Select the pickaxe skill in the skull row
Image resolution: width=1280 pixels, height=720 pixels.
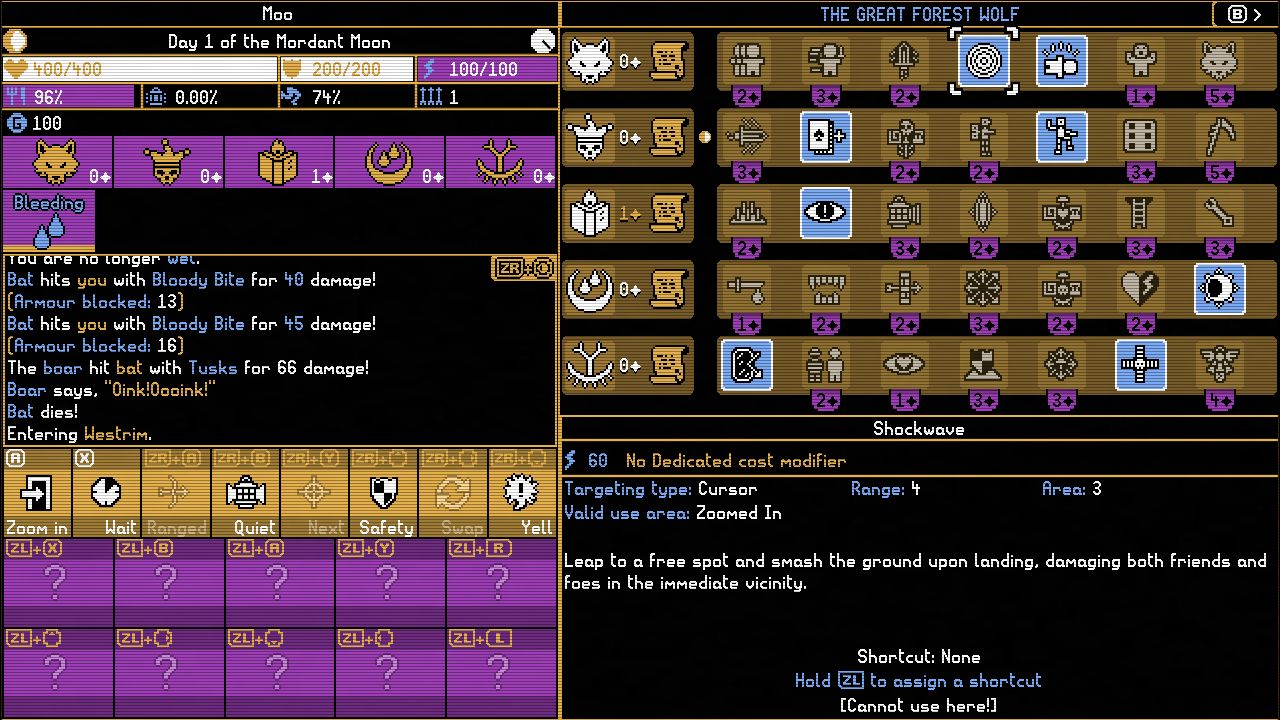point(1219,137)
